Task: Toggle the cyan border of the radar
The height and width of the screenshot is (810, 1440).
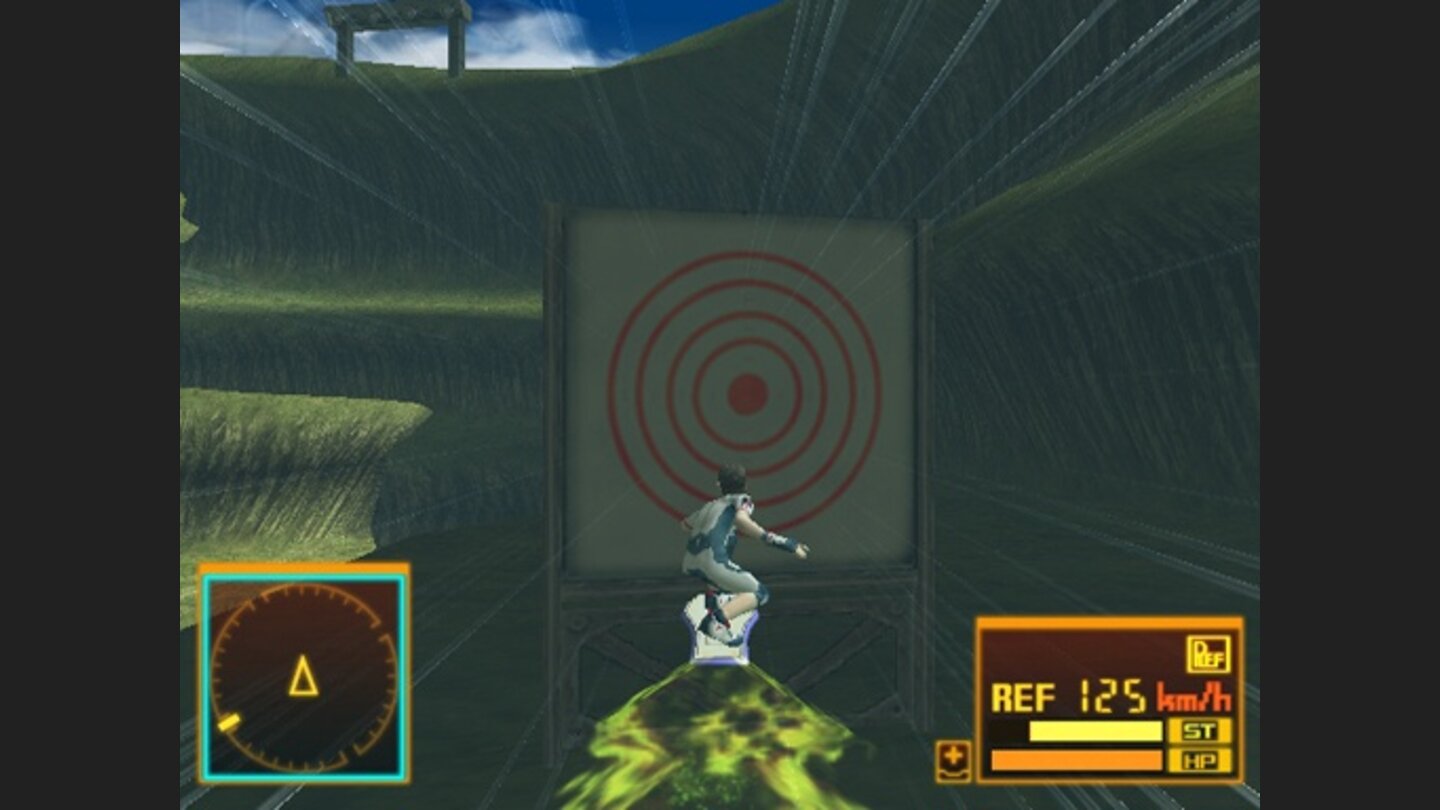Action: [x=206, y=675]
